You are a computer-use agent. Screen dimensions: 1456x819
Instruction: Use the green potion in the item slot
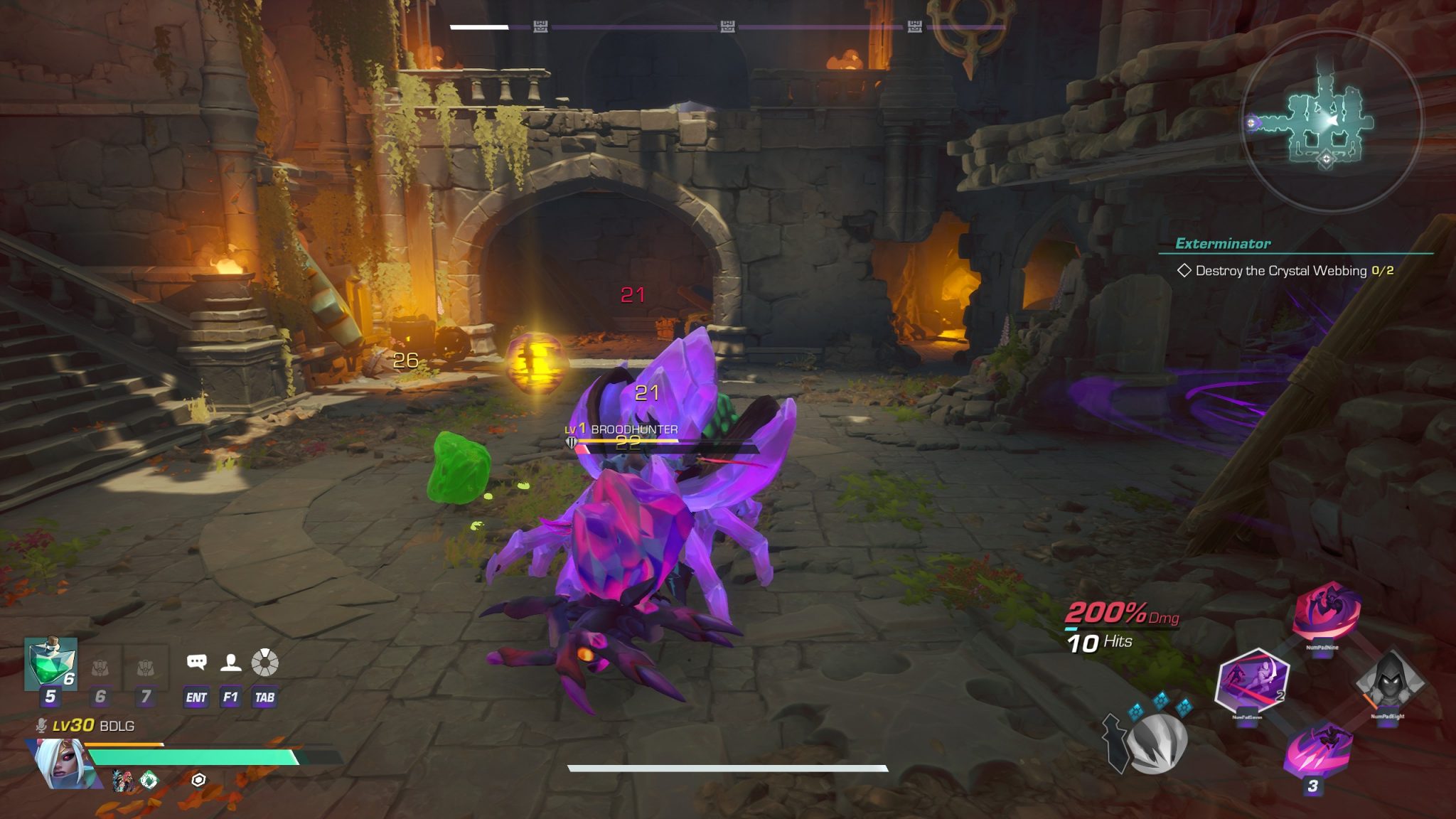tap(50, 664)
